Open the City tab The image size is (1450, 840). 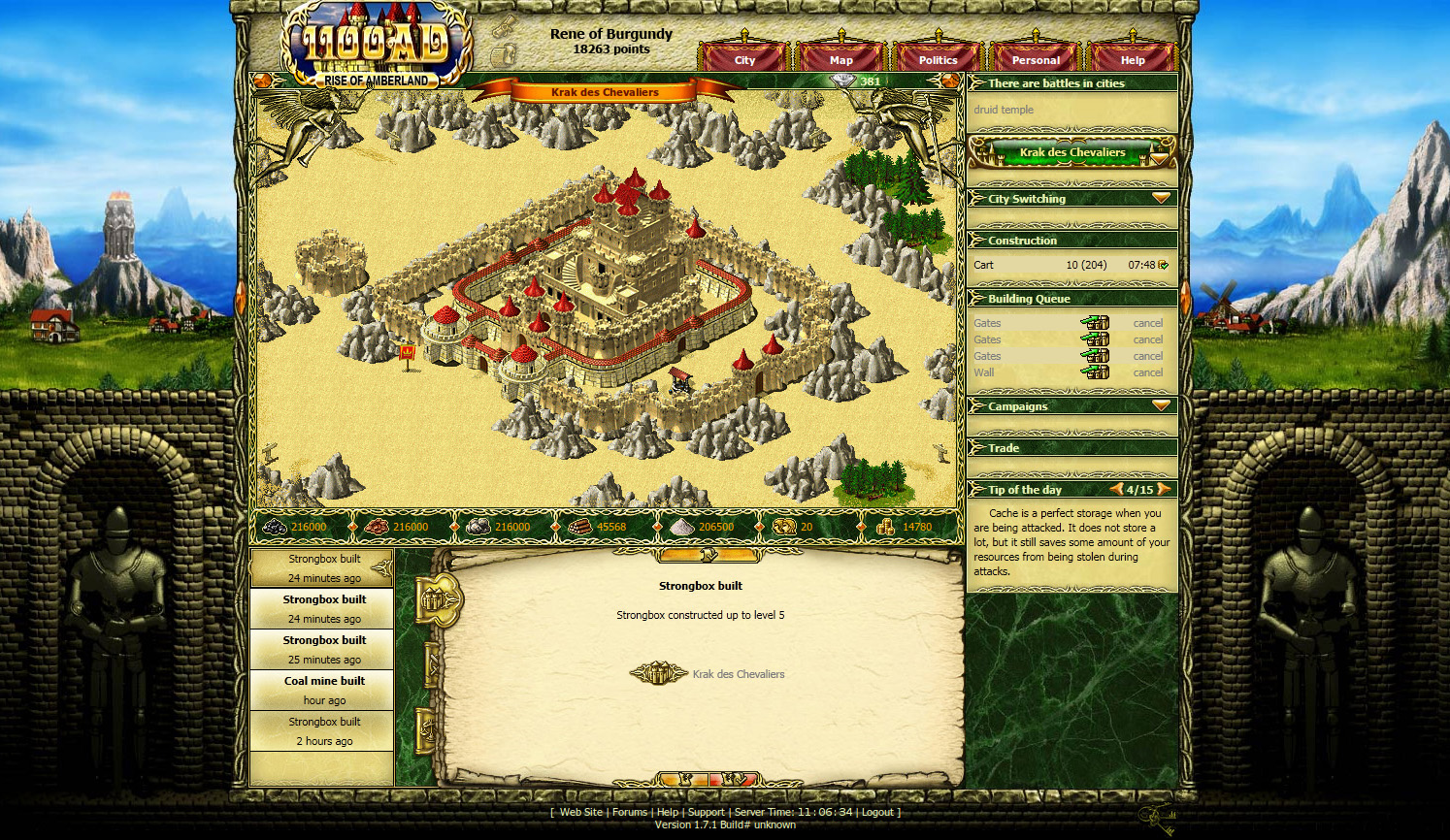[x=744, y=60]
